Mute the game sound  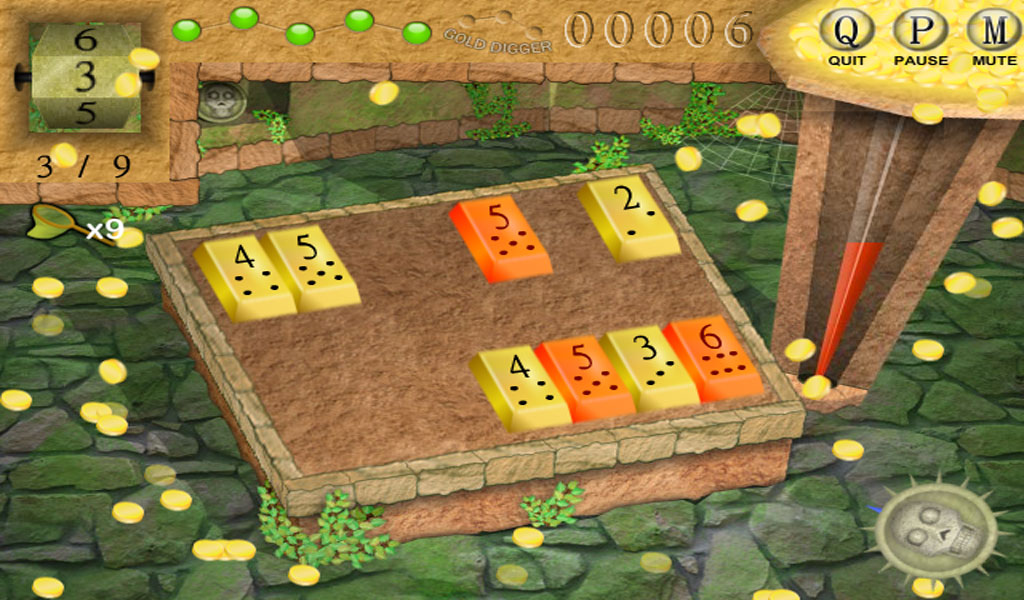click(994, 31)
